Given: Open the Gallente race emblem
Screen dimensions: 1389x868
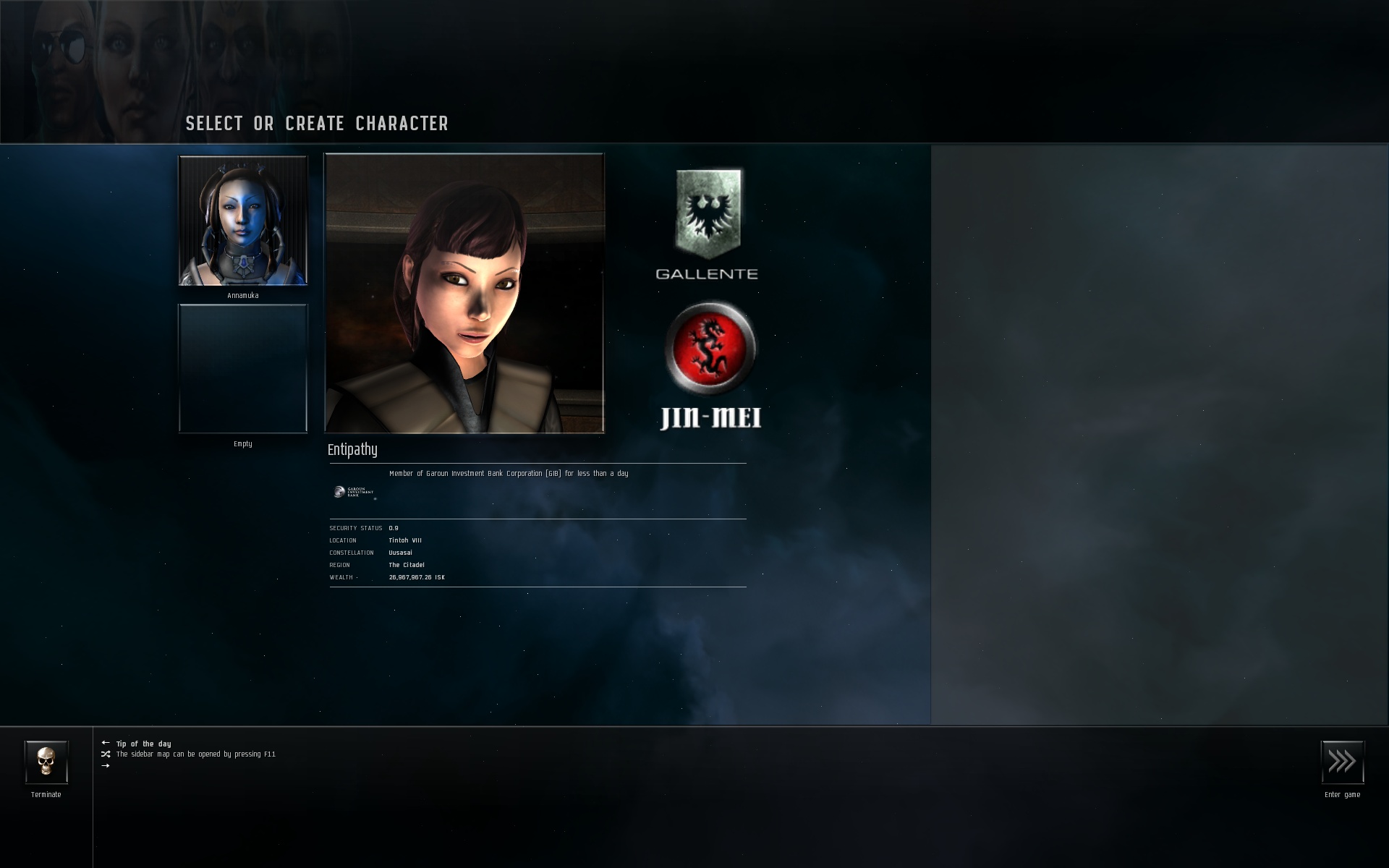Looking at the screenshot, I should pyautogui.click(x=708, y=215).
